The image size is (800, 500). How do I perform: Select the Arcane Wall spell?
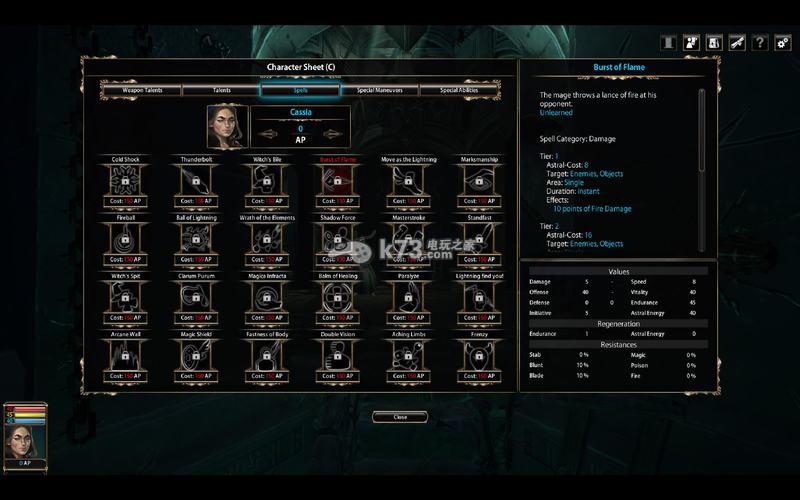click(x=126, y=354)
